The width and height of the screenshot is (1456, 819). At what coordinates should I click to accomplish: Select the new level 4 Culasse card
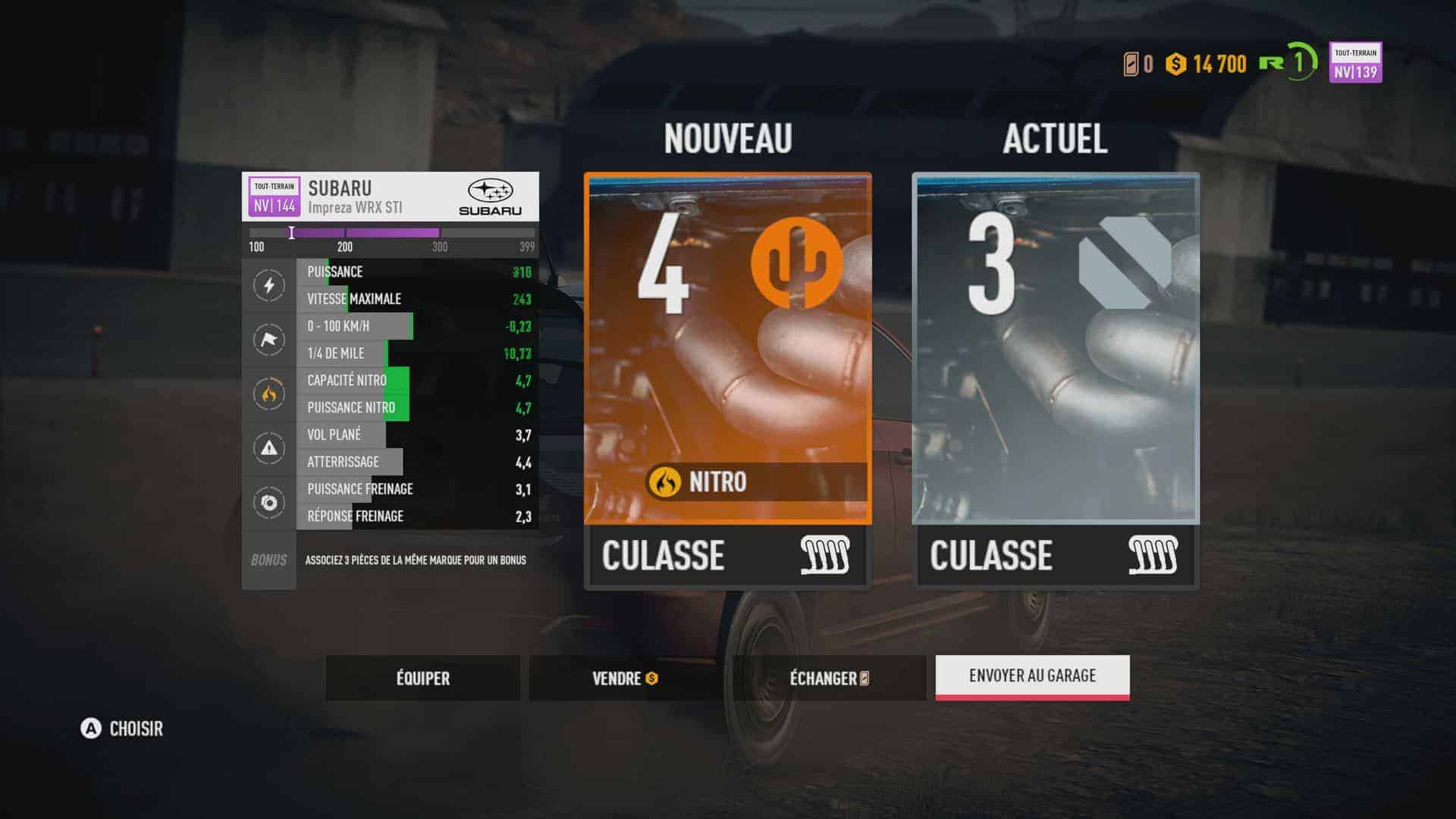pyautogui.click(x=728, y=379)
